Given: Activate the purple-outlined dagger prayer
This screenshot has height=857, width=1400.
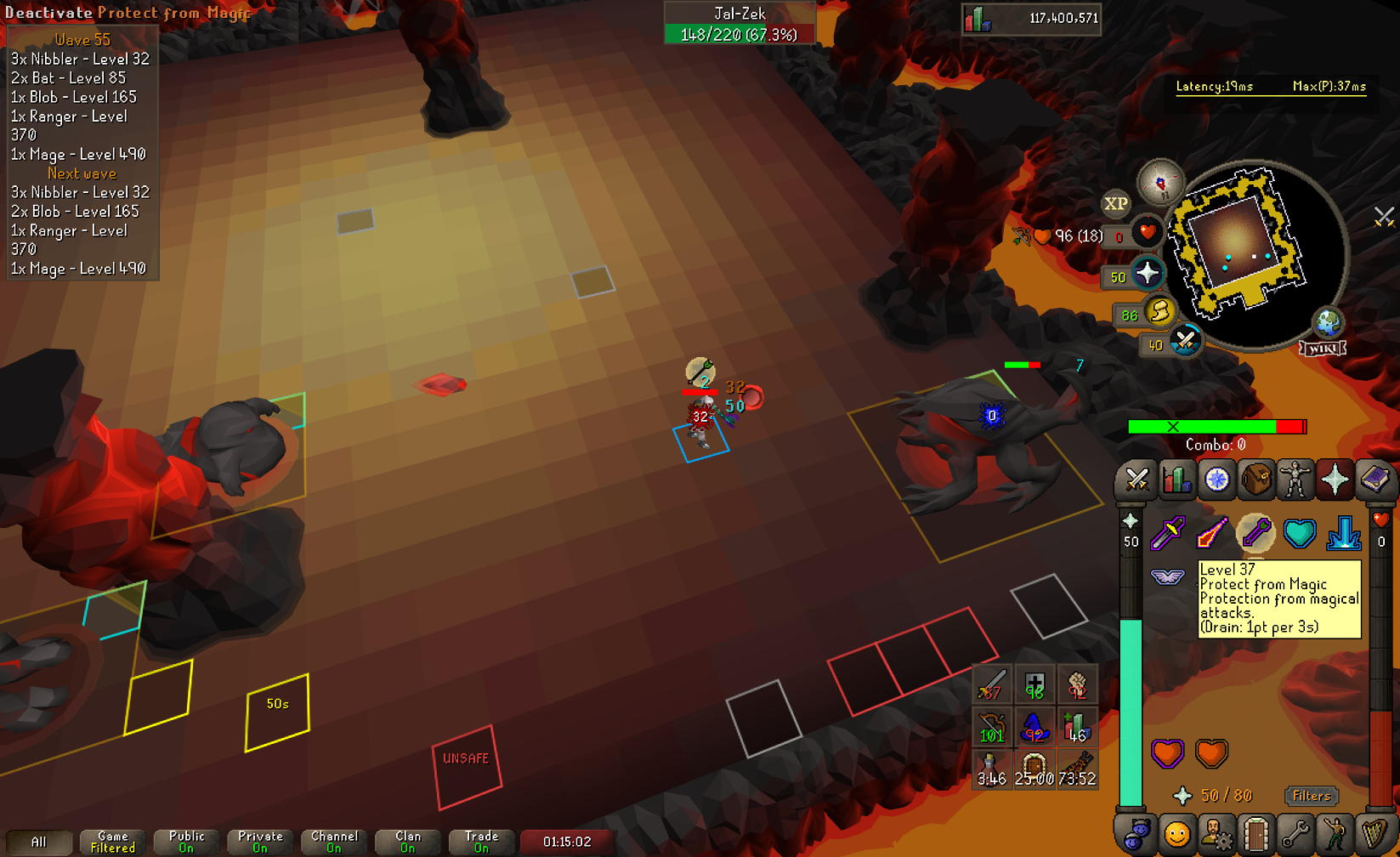Looking at the screenshot, I should [1167, 533].
